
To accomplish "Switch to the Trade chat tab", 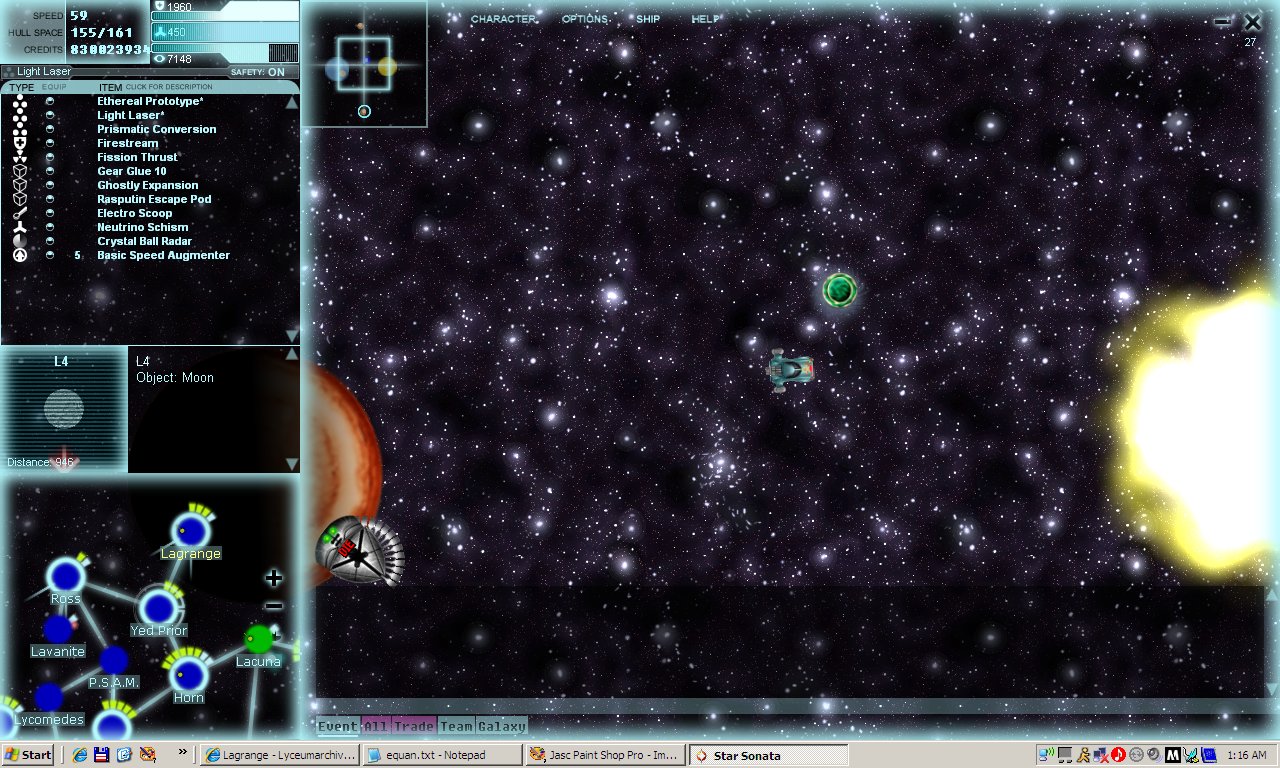I will click(414, 727).
